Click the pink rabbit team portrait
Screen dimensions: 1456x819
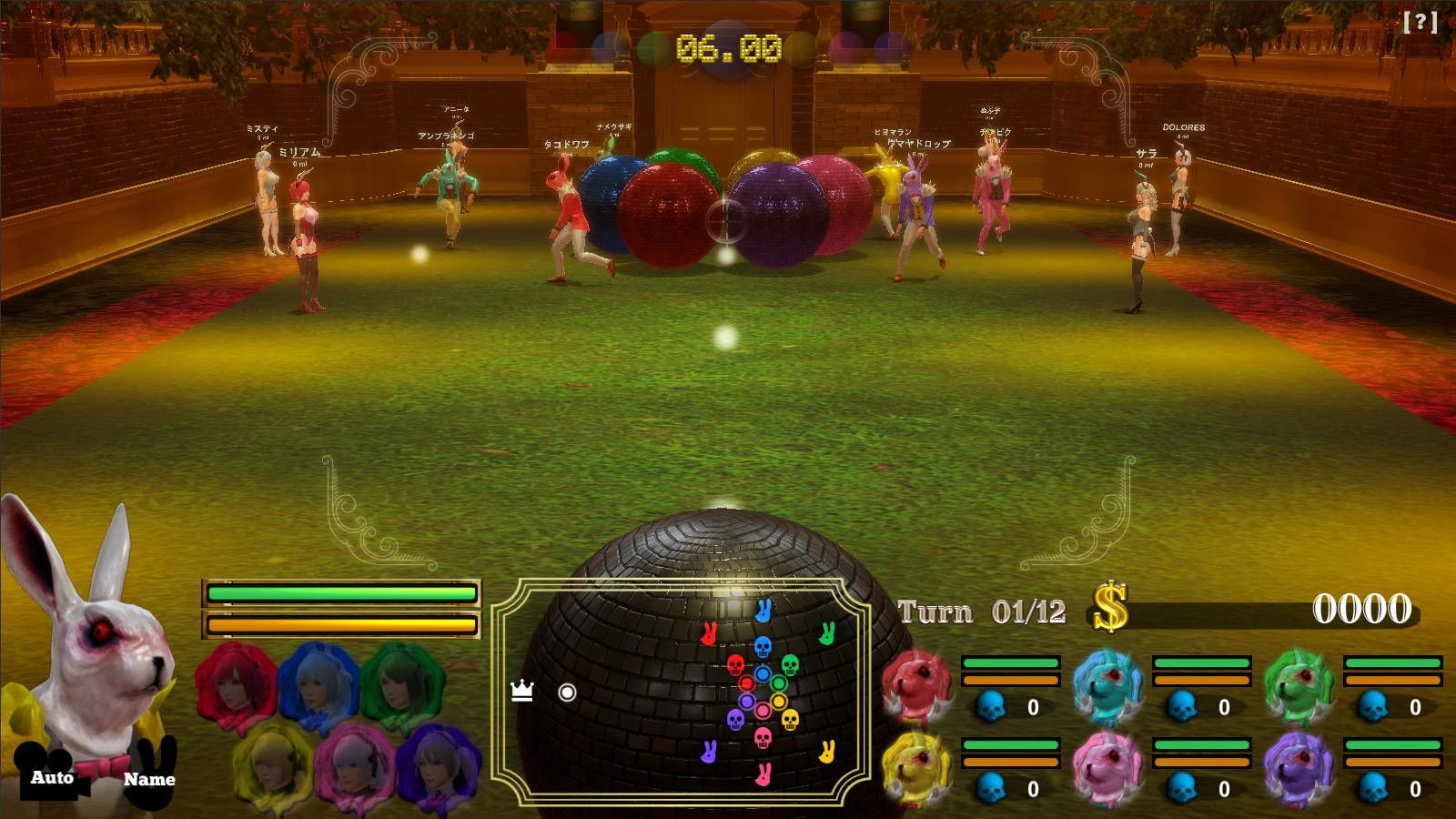(x=1107, y=769)
